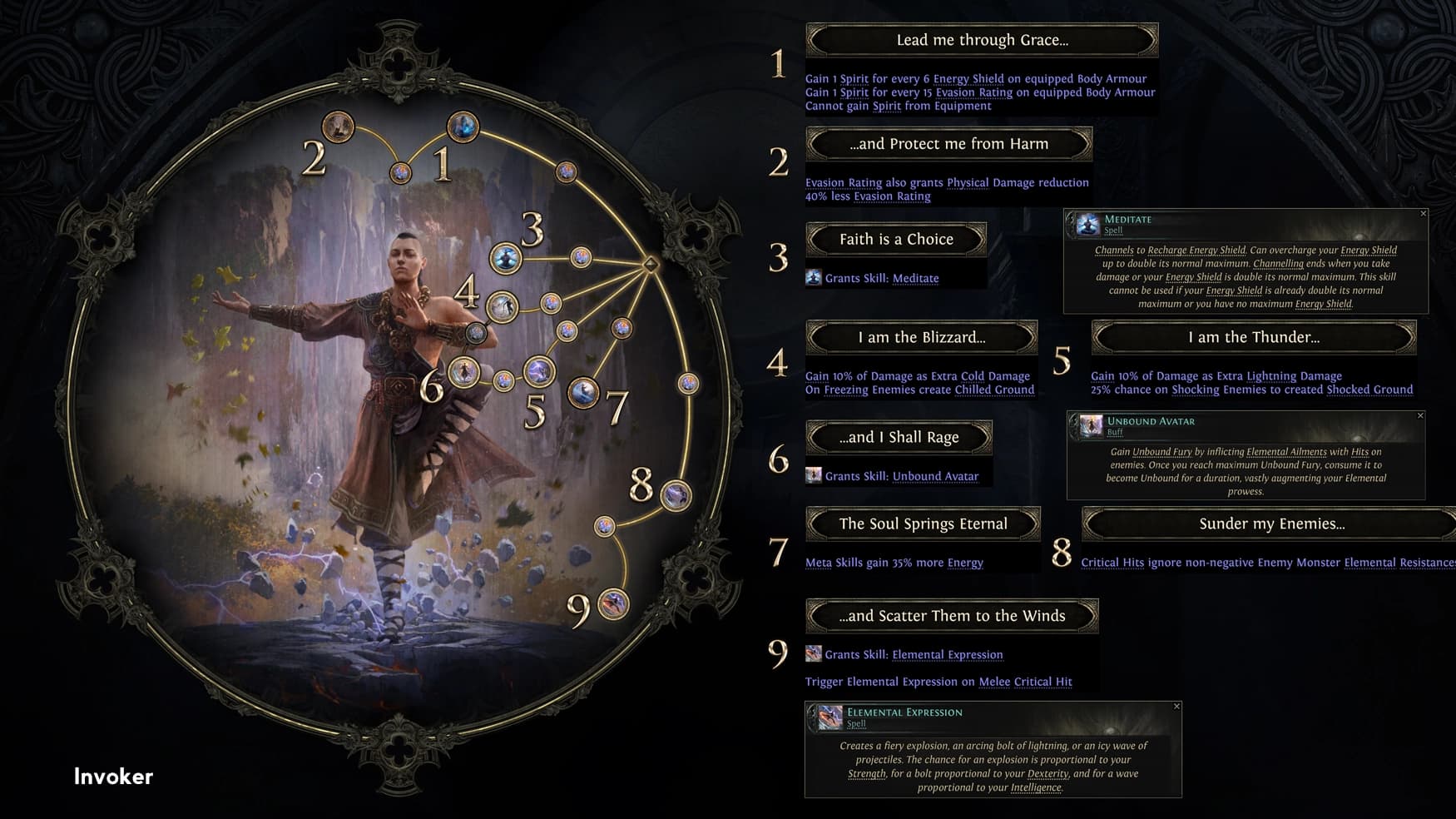Viewport: 1456px width, 819px height.
Task: Select ascendancy node 1 on the wheel
Action: click(464, 127)
